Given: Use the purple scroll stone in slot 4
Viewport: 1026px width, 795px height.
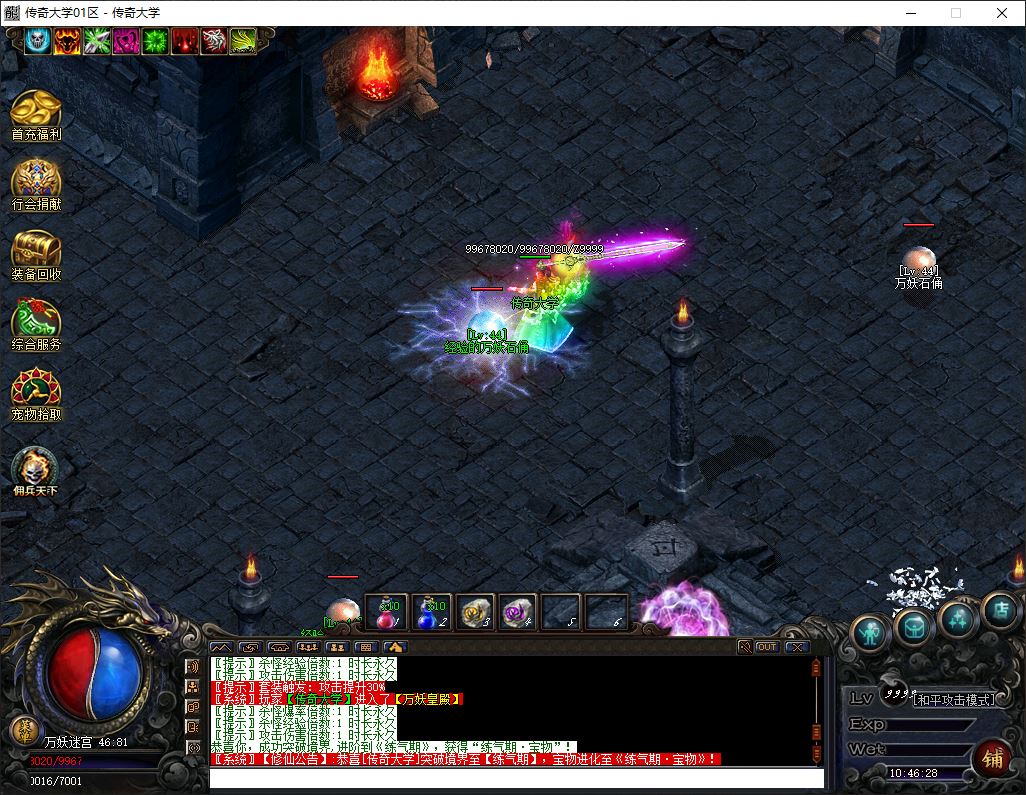Looking at the screenshot, I should (x=519, y=612).
